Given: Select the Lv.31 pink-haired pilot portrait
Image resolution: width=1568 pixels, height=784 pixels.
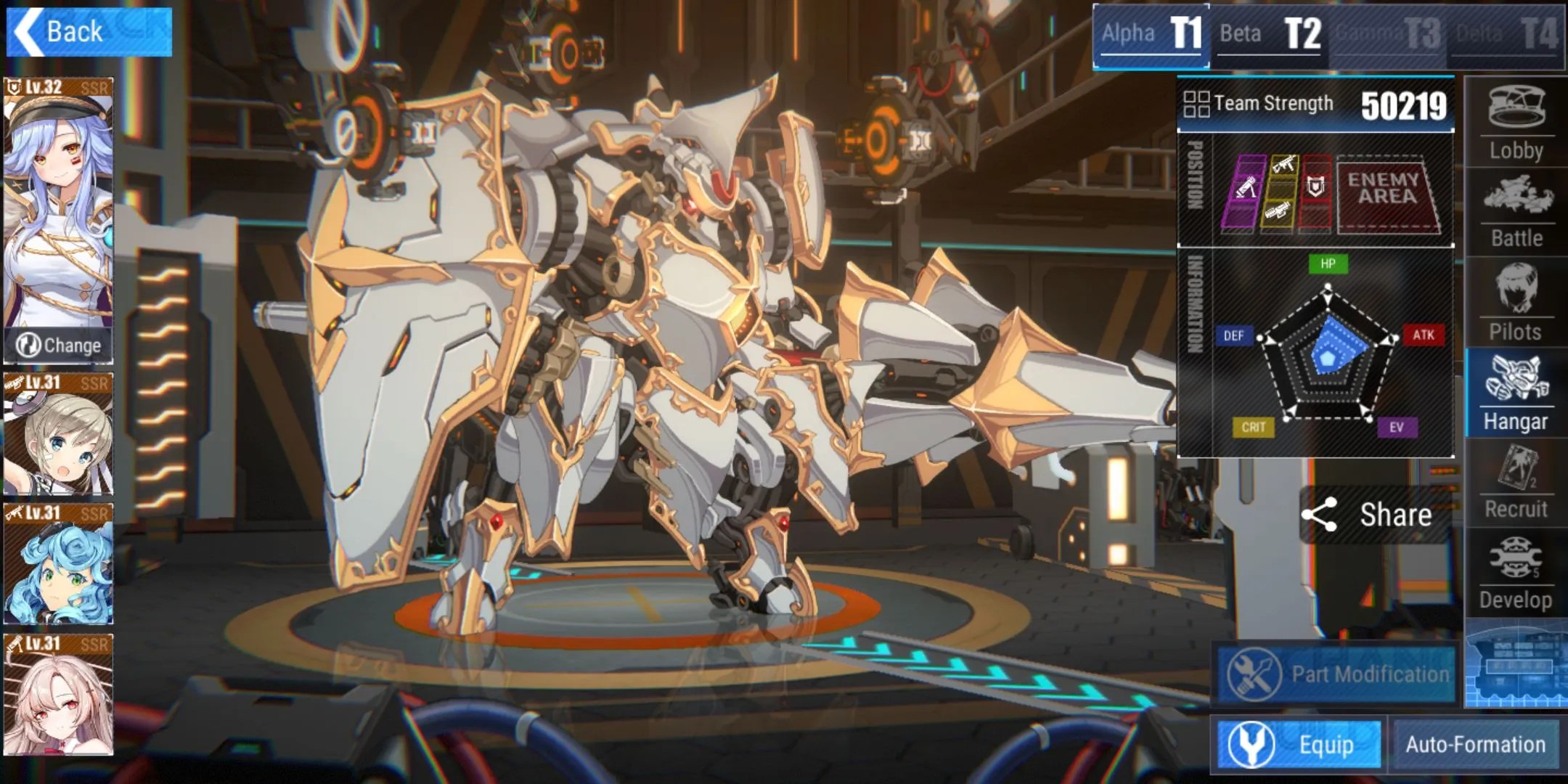Looking at the screenshot, I should click(58, 695).
